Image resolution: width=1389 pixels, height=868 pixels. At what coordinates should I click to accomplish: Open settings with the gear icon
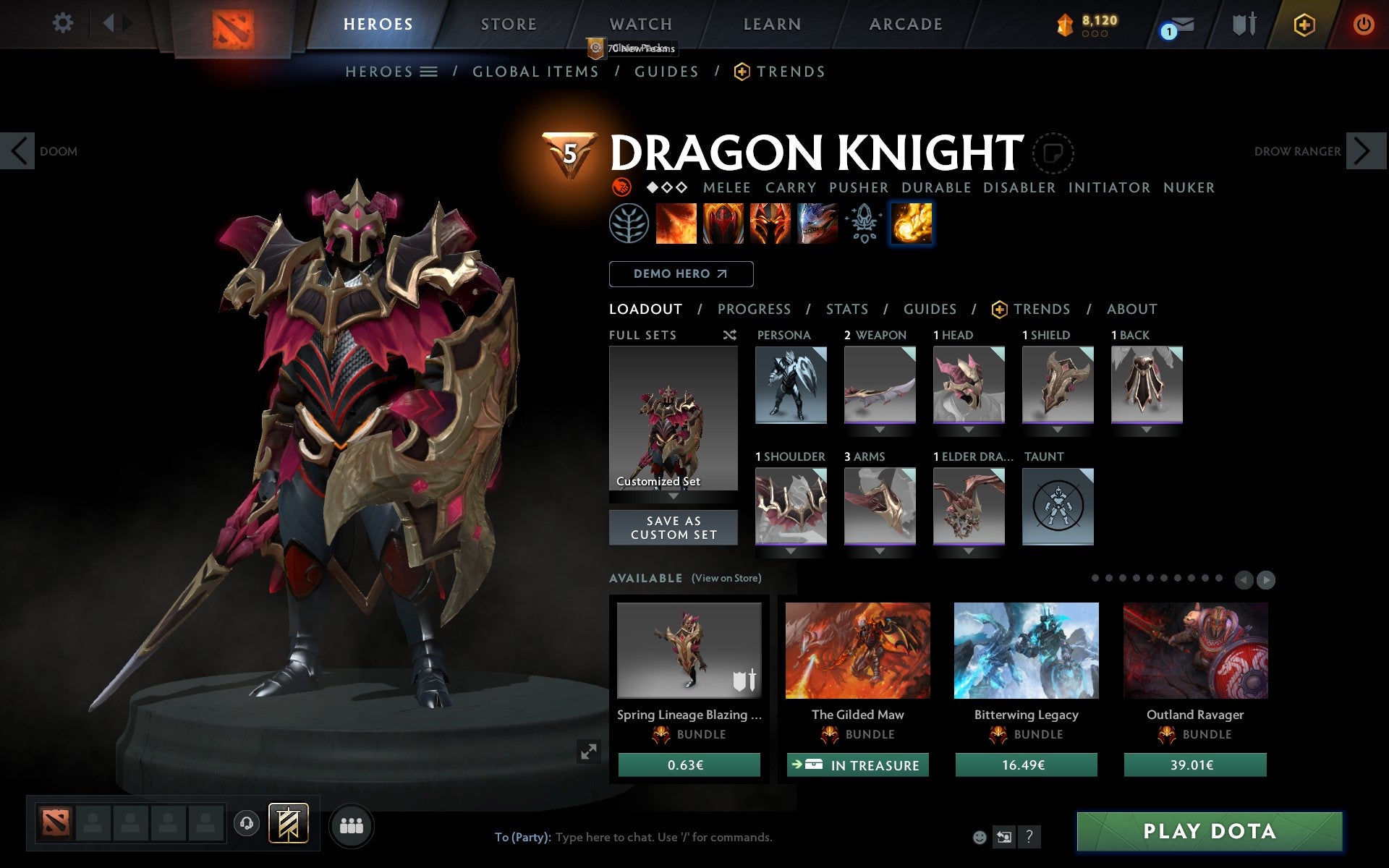pos(64,23)
